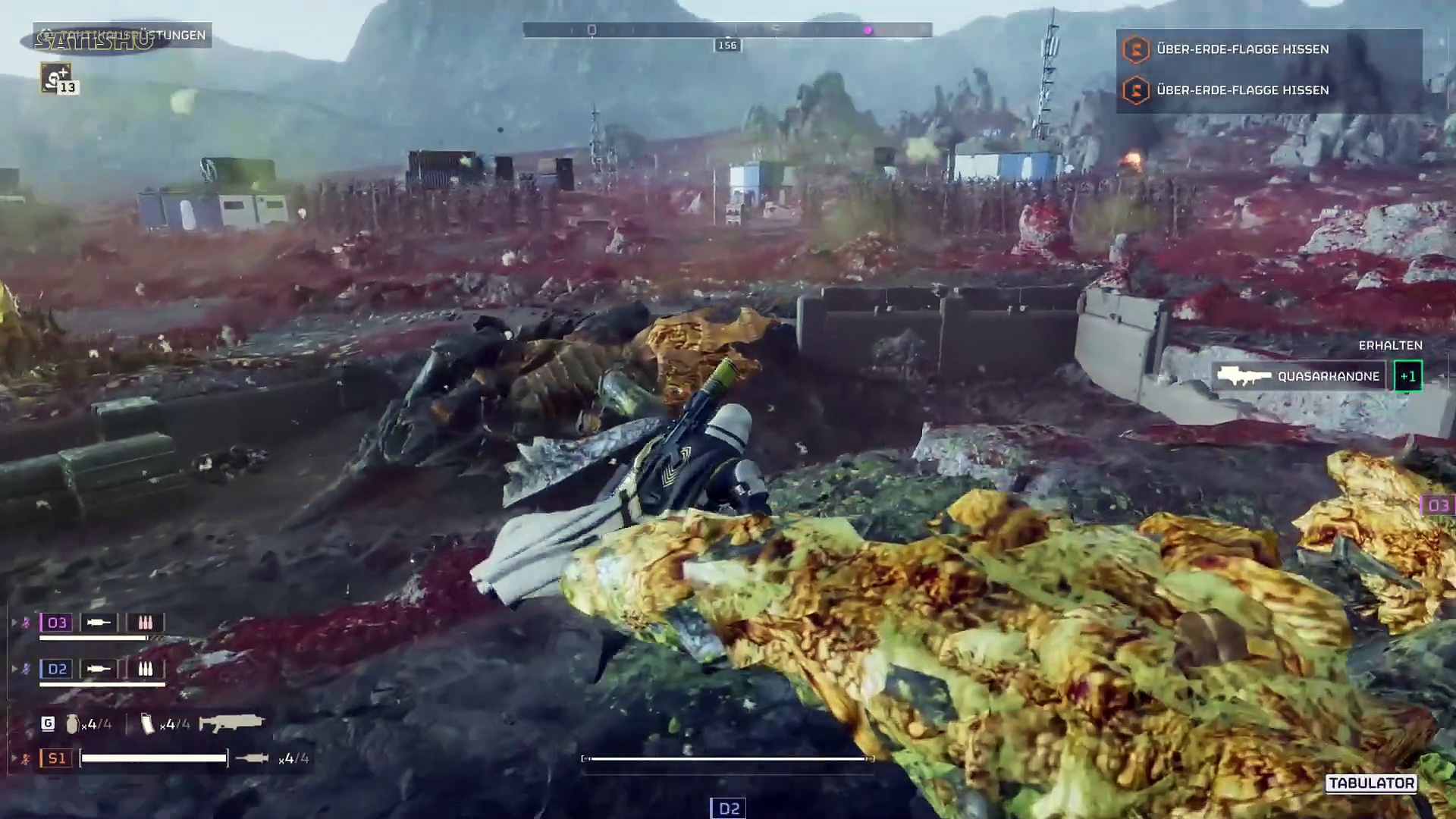Image resolution: width=1456 pixels, height=819 pixels.
Task: Open the Taktische Ausrüstungen stratagem header
Action: pyautogui.click(x=123, y=36)
